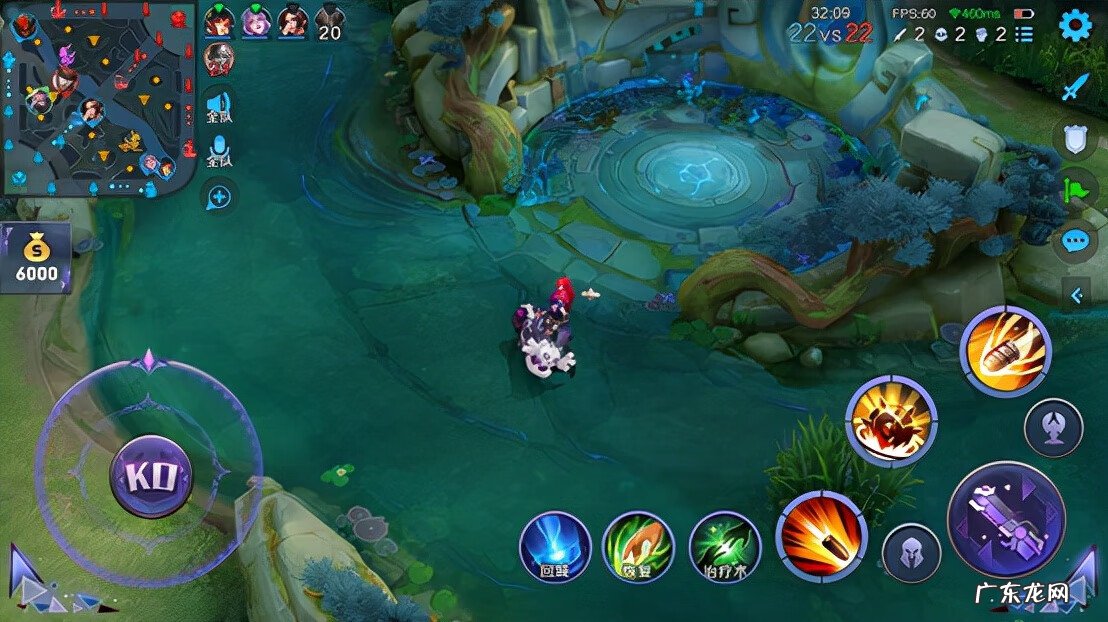Cast the Heal (治疗术) summoner spell
Screen dimensions: 1108x622
click(x=725, y=546)
